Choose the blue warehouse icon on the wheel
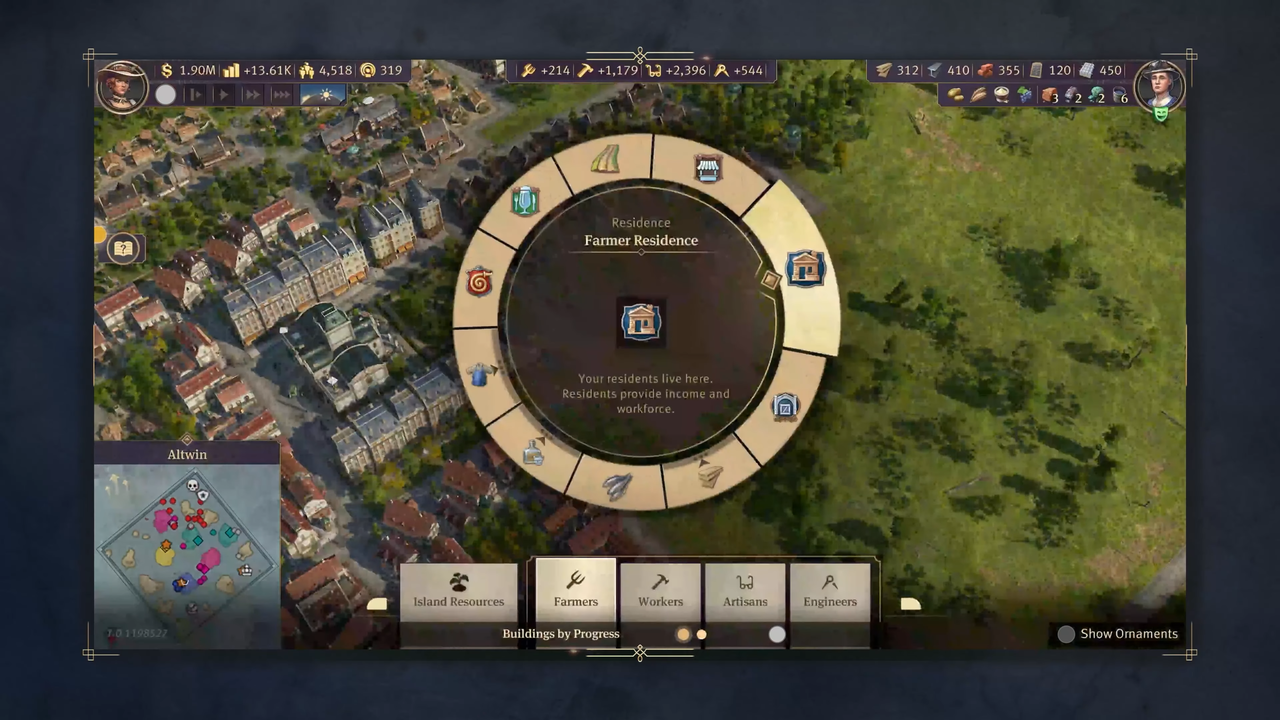 [x=785, y=406]
